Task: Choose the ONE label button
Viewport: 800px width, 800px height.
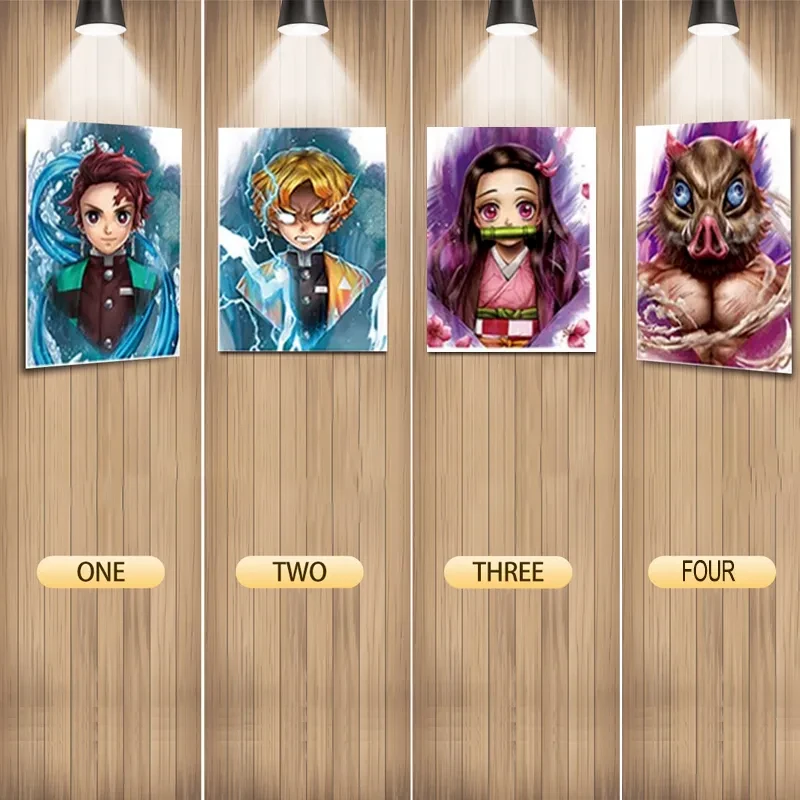Action: (101, 572)
